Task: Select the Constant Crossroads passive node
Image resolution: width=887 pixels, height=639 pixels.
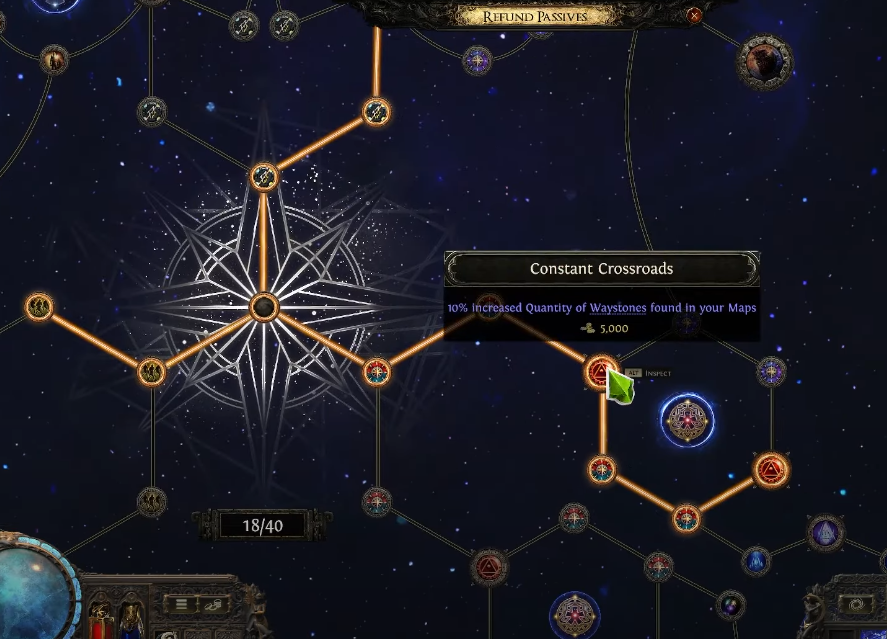Action: click(x=600, y=373)
